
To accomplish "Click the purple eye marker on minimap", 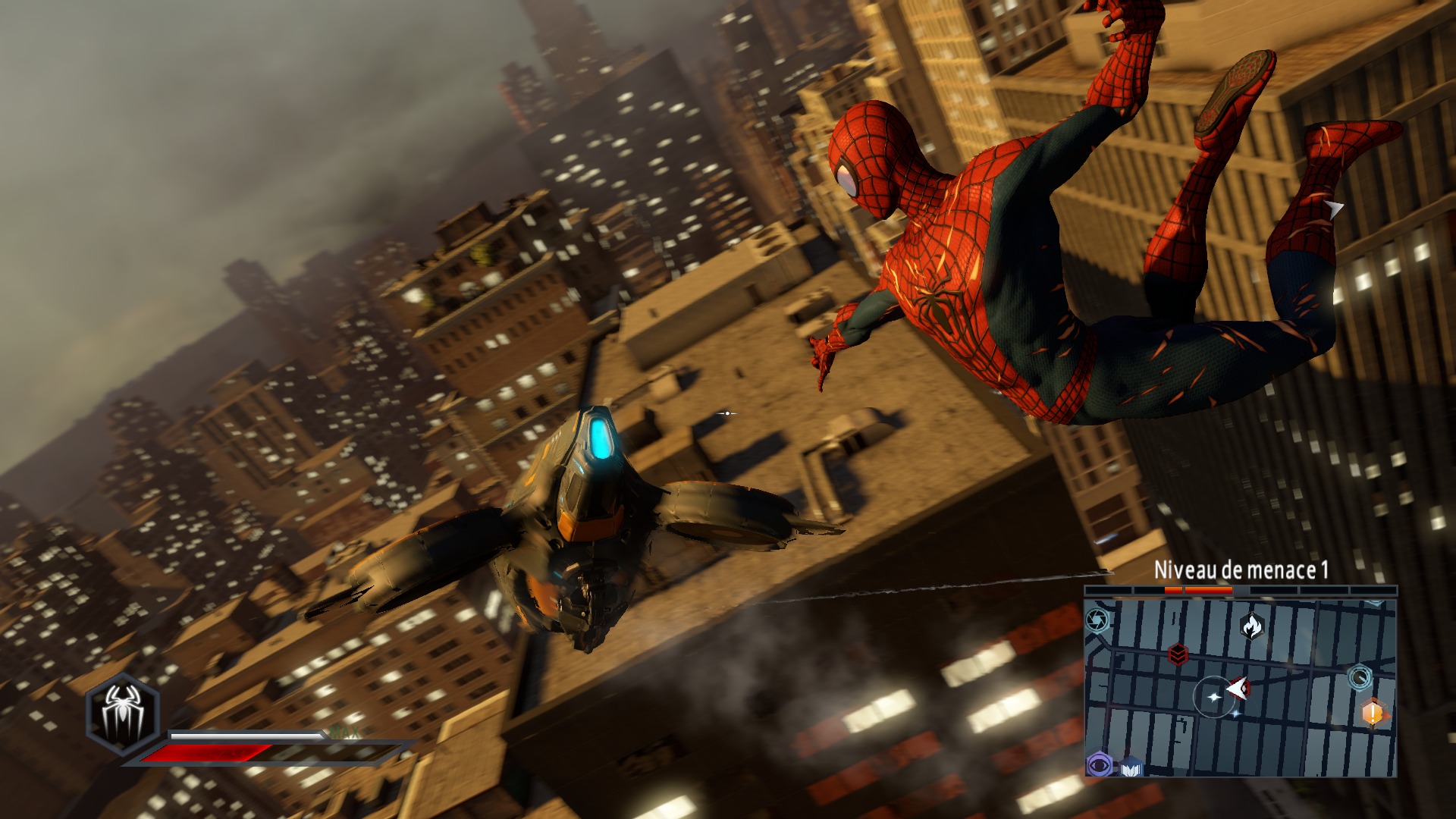I will pyautogui.click(x=1099, y=764).
